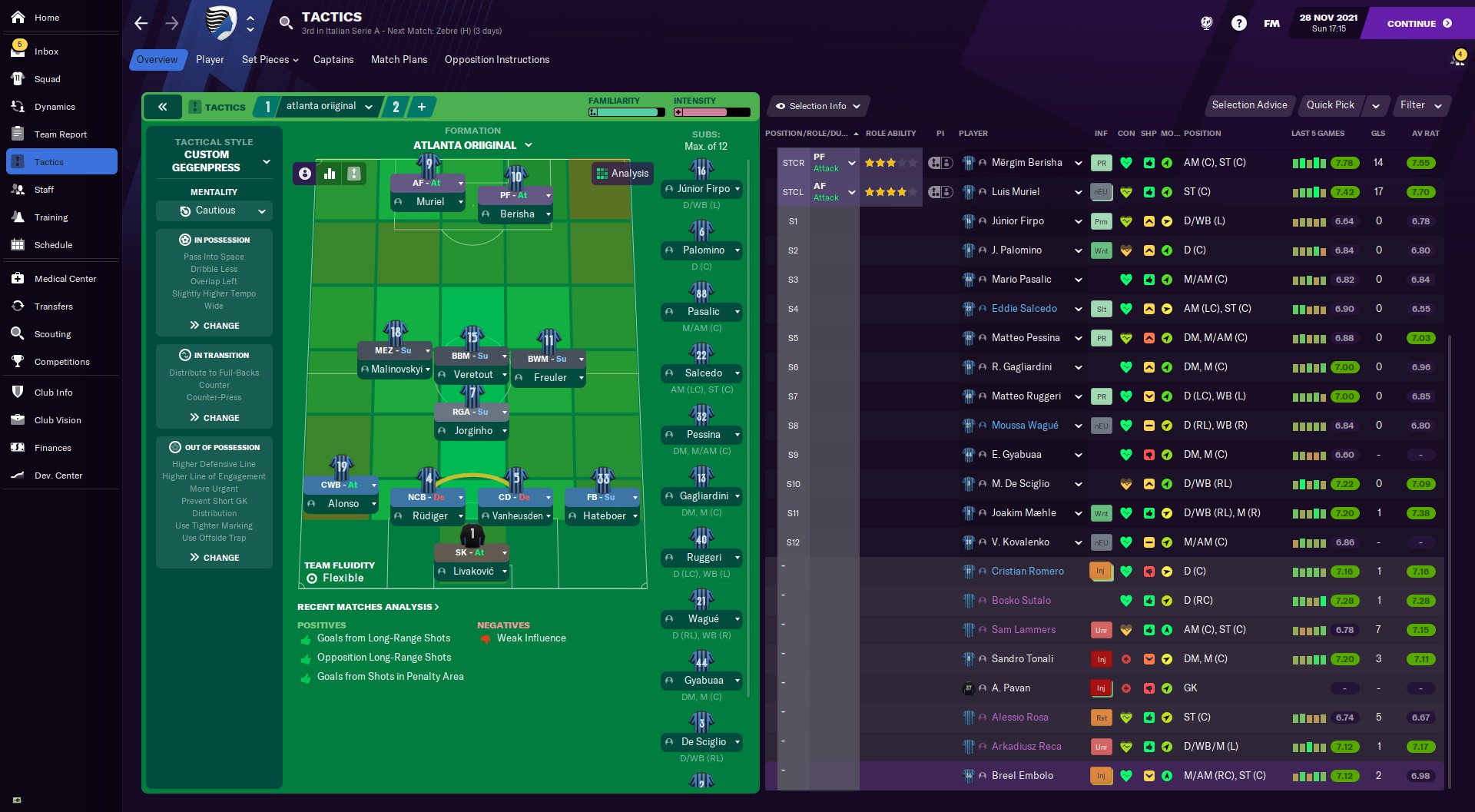This screenshot has height=812, width=1475.
Task: Open the Filter dropdown
Action: tap(1420, 105)
